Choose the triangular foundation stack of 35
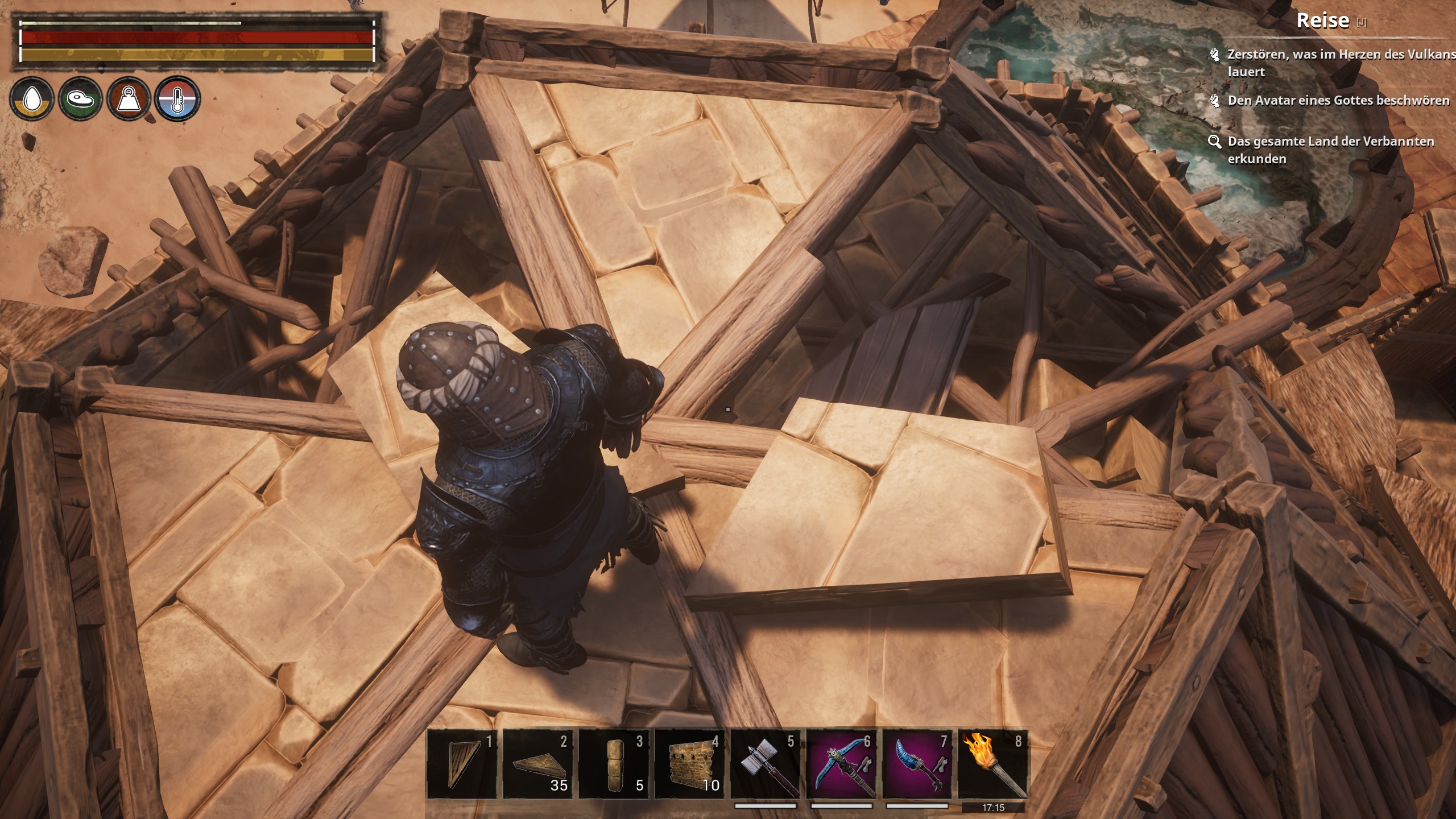The width and height of the screenshot is (1456, 819). pos(538,763)
